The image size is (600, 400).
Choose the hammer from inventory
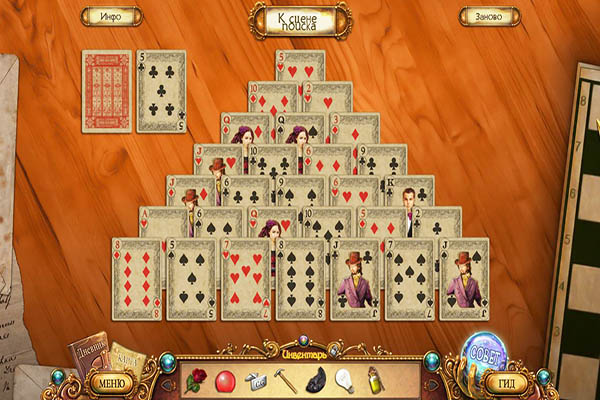click(285, 380)
